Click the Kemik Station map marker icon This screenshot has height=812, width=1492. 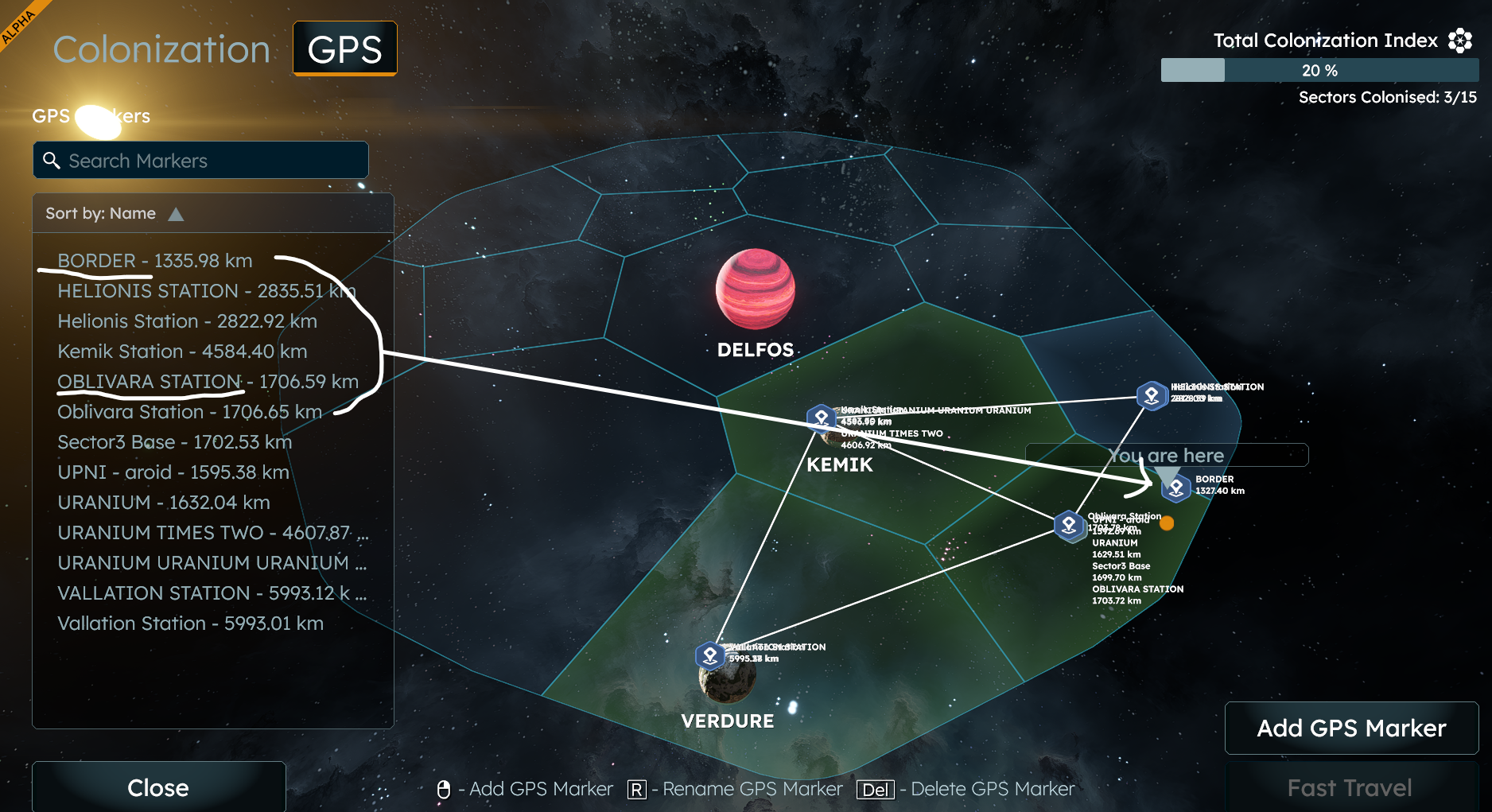click(821, 417)
